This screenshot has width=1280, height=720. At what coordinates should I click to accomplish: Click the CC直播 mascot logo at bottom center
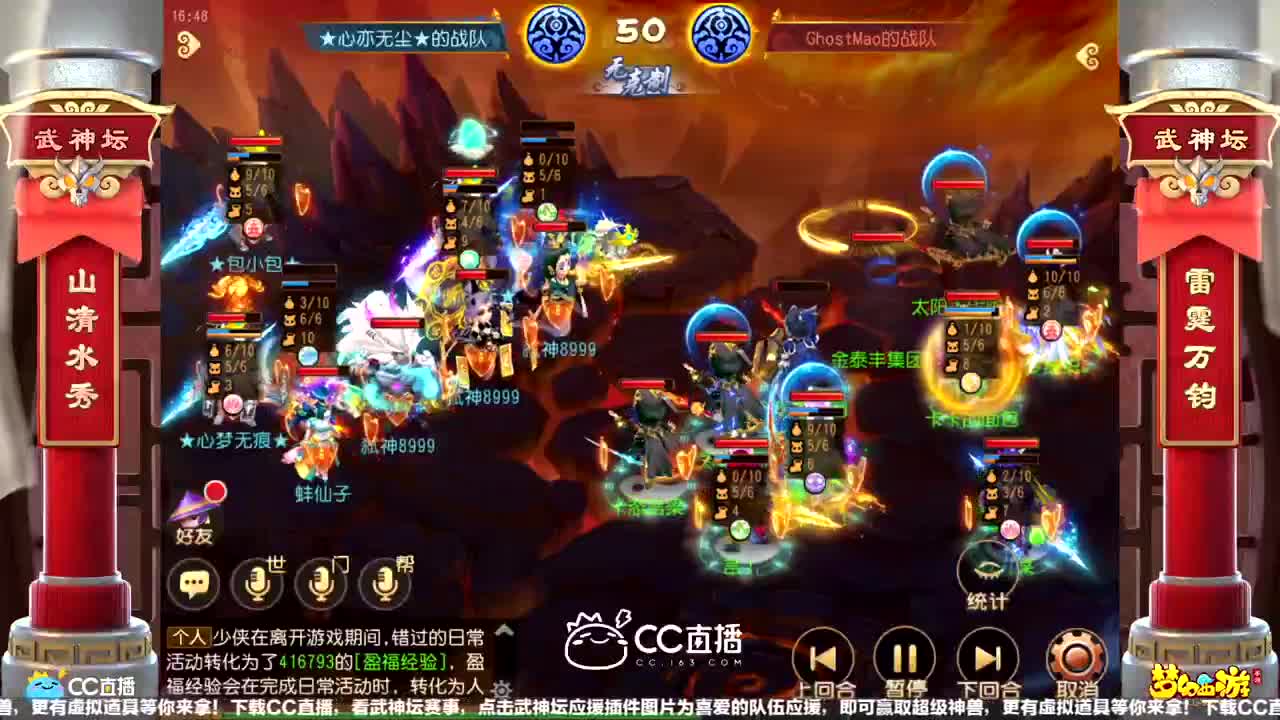[596, 648]
